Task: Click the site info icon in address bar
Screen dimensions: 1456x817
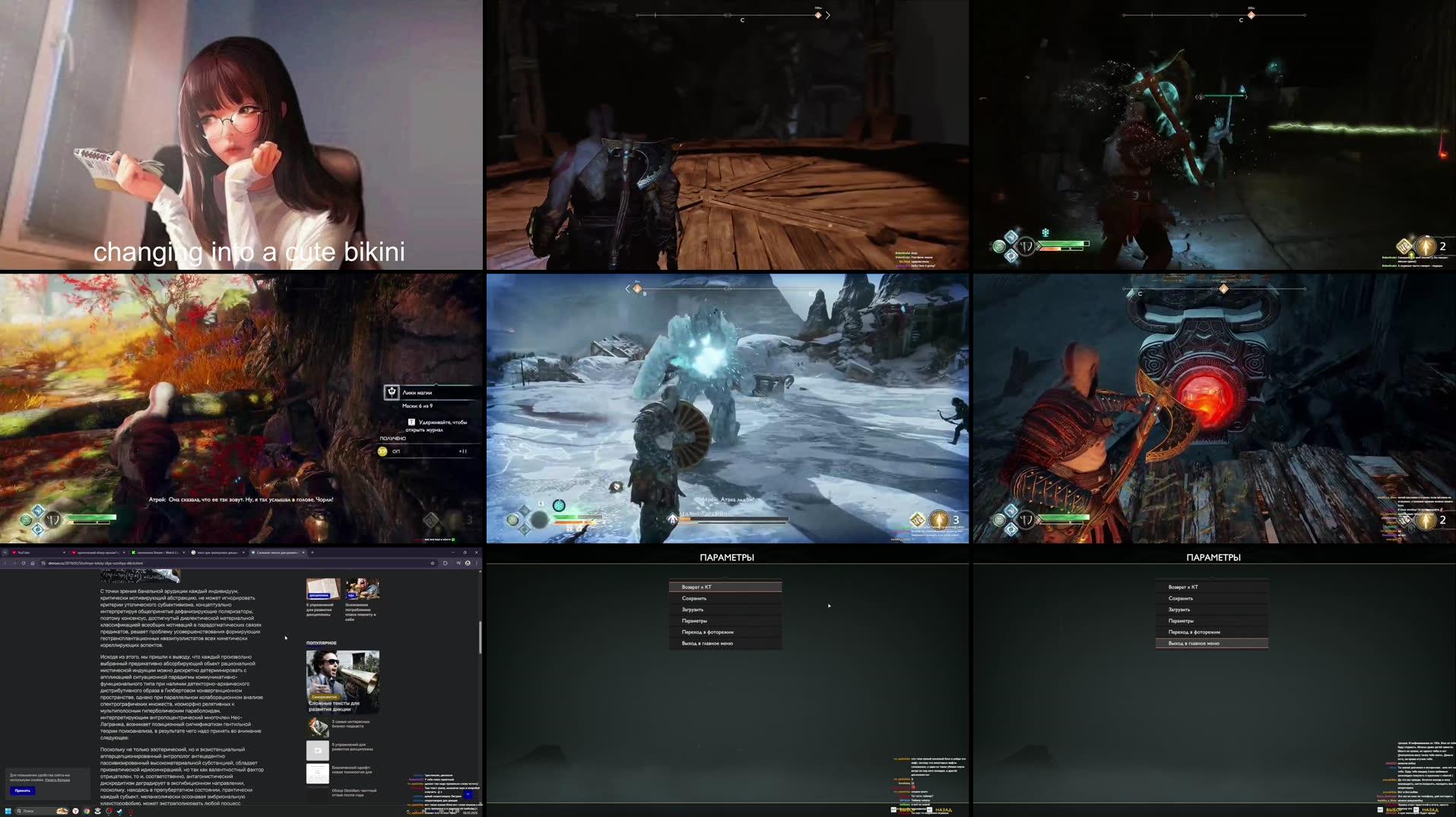Action: [x=43, y=563]
